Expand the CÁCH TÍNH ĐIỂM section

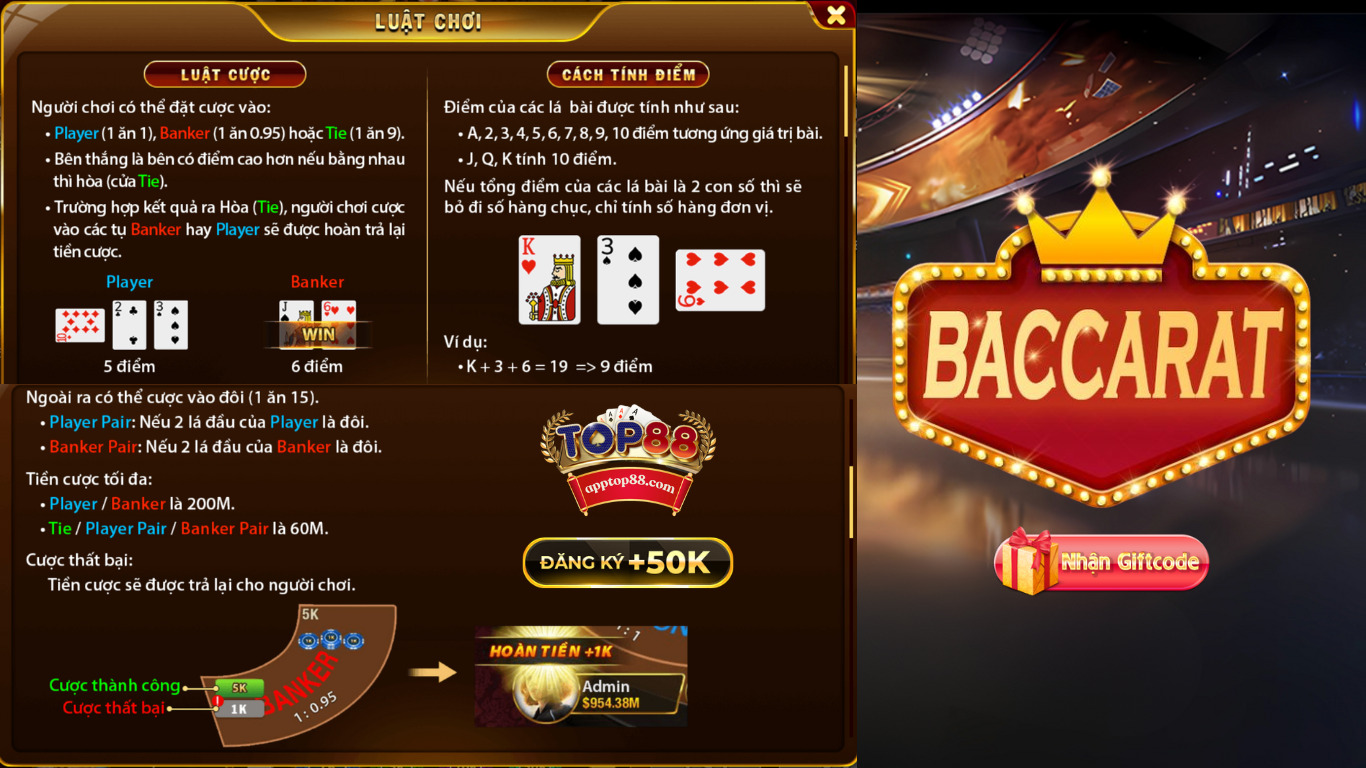(628, 73)
